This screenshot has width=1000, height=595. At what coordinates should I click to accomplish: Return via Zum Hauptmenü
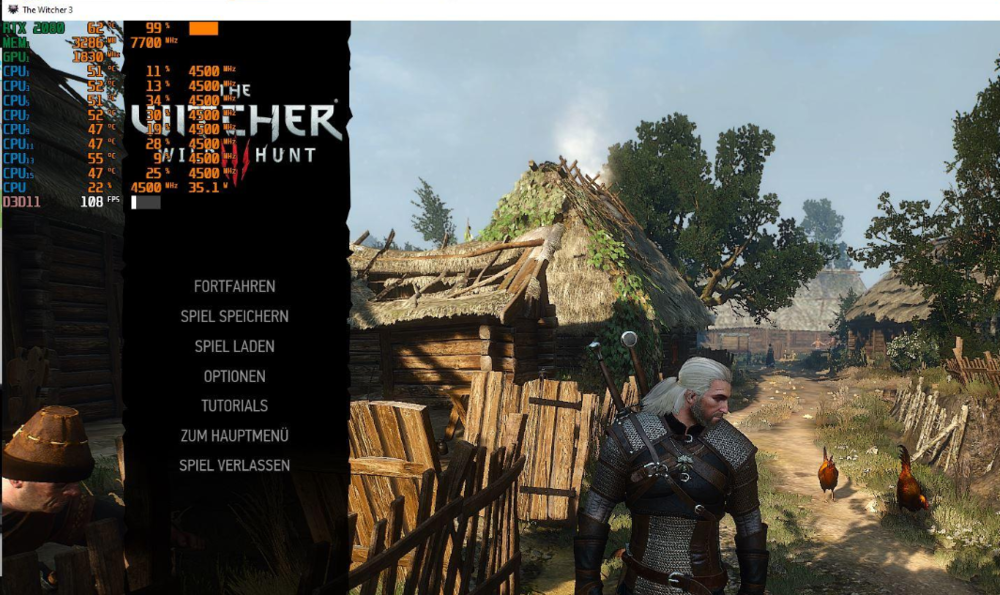point(234,436)
